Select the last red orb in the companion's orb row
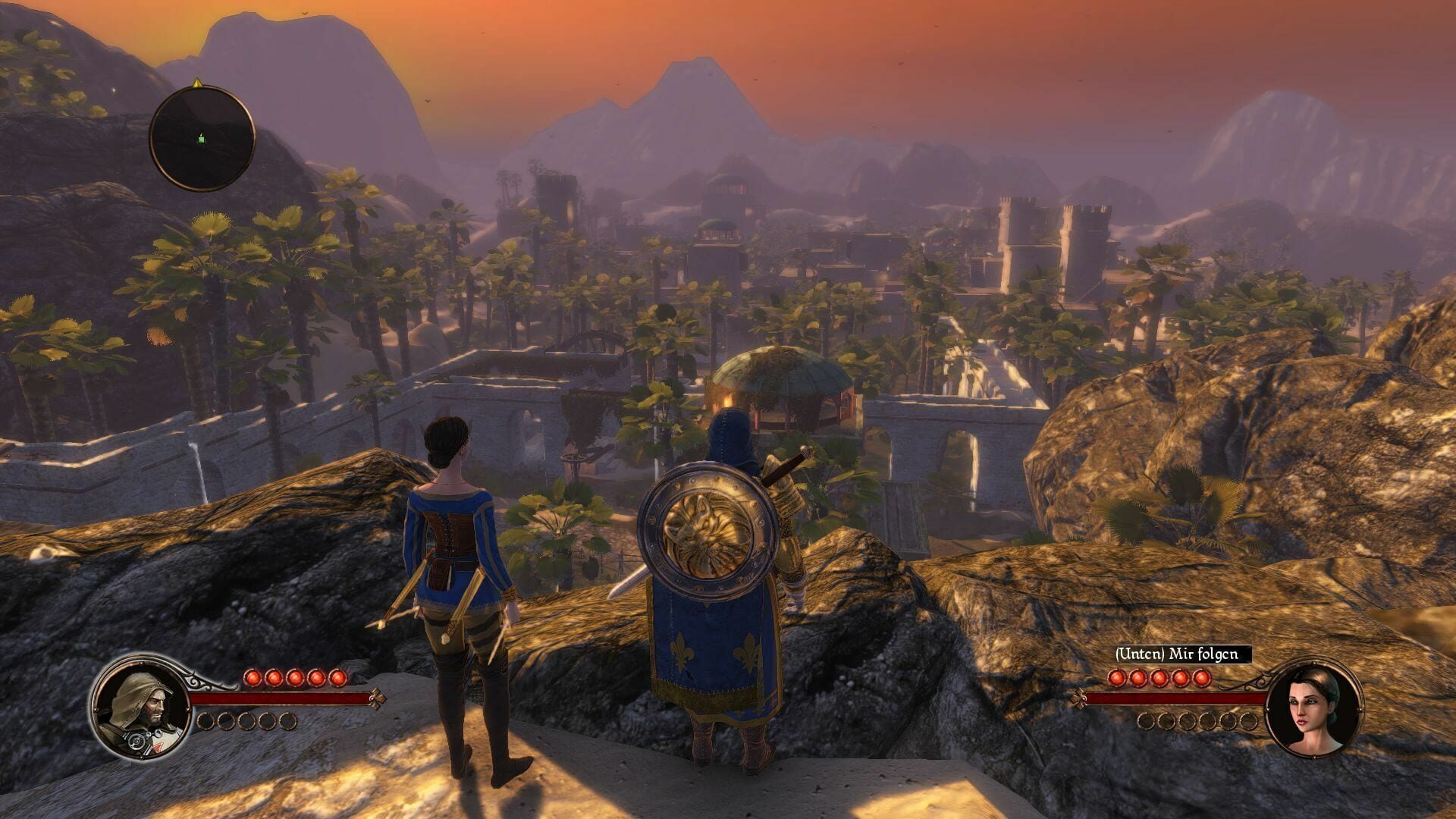This screenshot has width=1456, height=819. pos(1201,677)
